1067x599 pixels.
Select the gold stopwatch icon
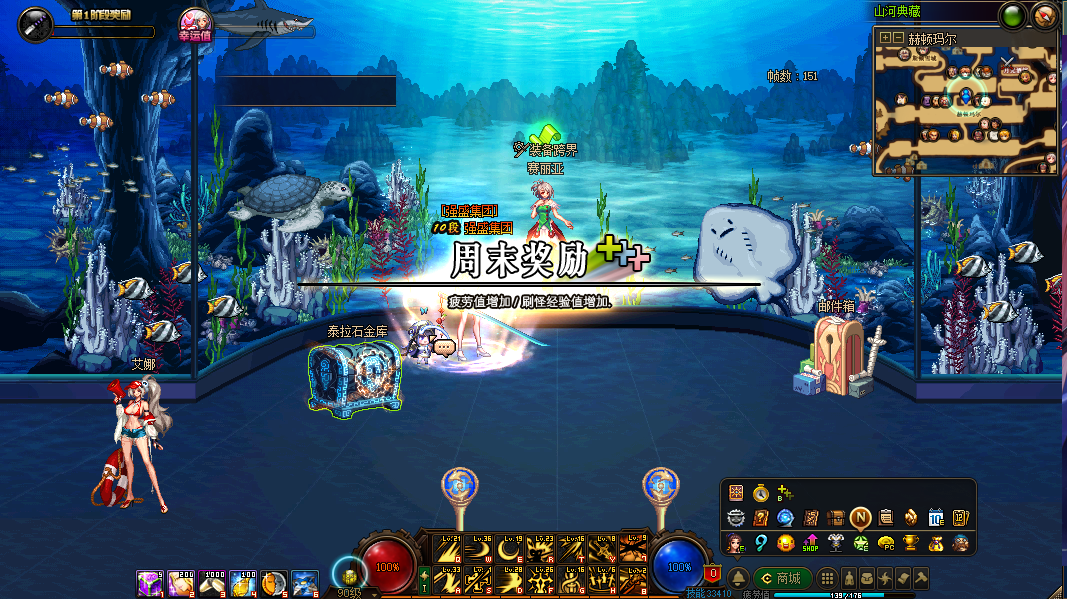click(x=761, y=493)
